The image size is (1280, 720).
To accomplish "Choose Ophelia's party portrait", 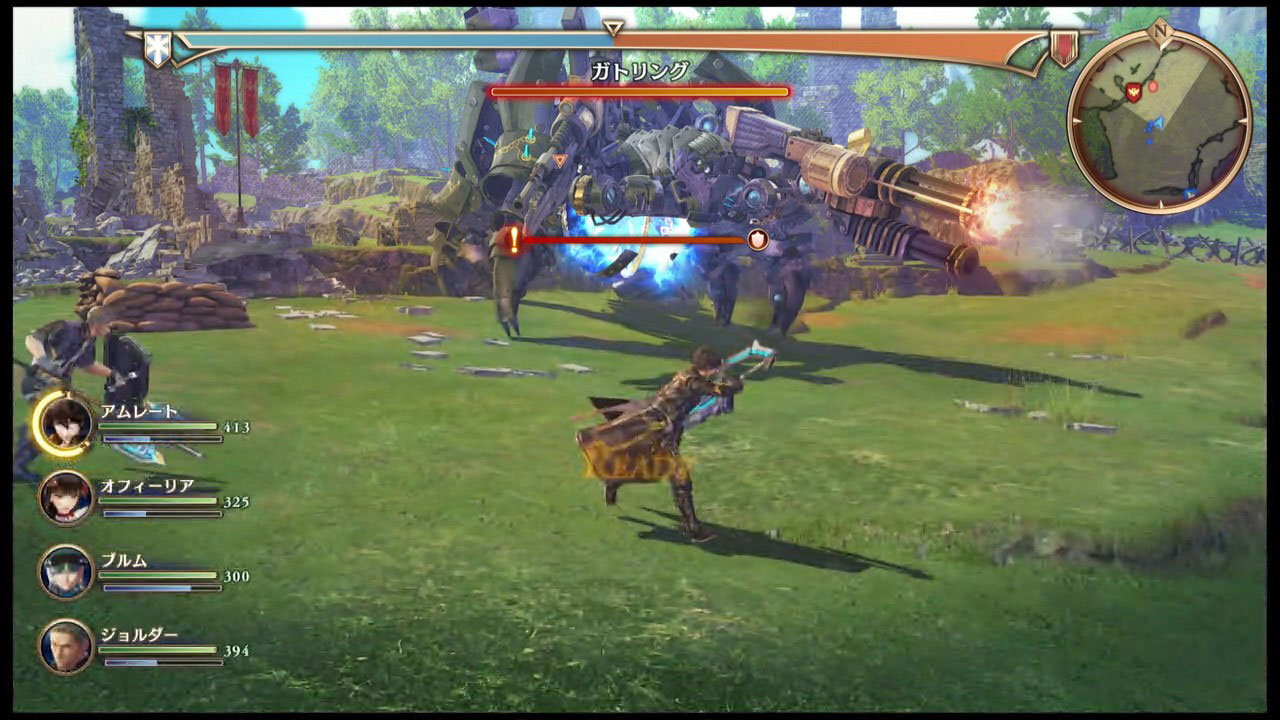I will click(66, 497).
